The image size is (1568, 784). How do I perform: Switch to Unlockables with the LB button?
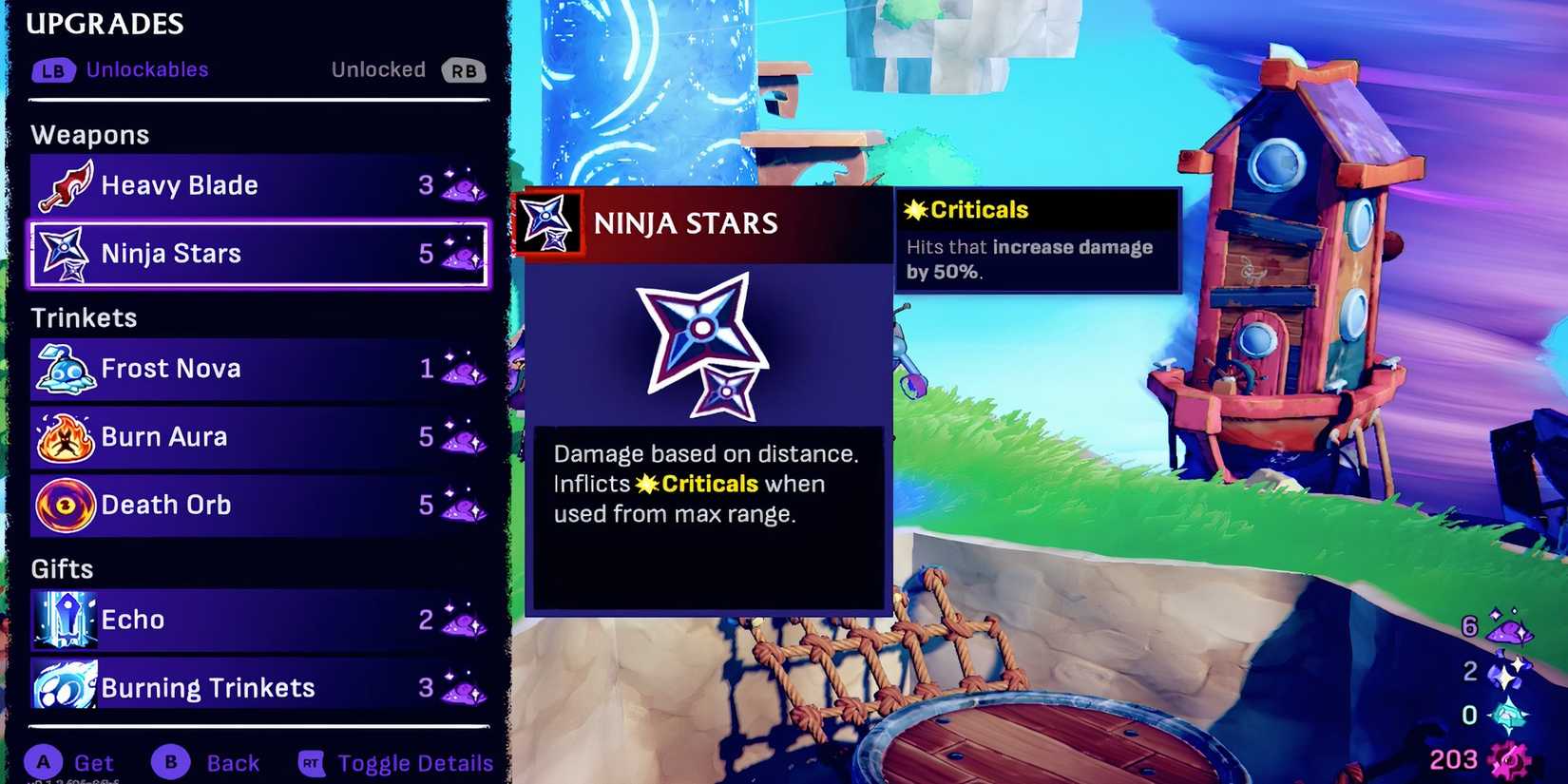[x=54, y=69]
